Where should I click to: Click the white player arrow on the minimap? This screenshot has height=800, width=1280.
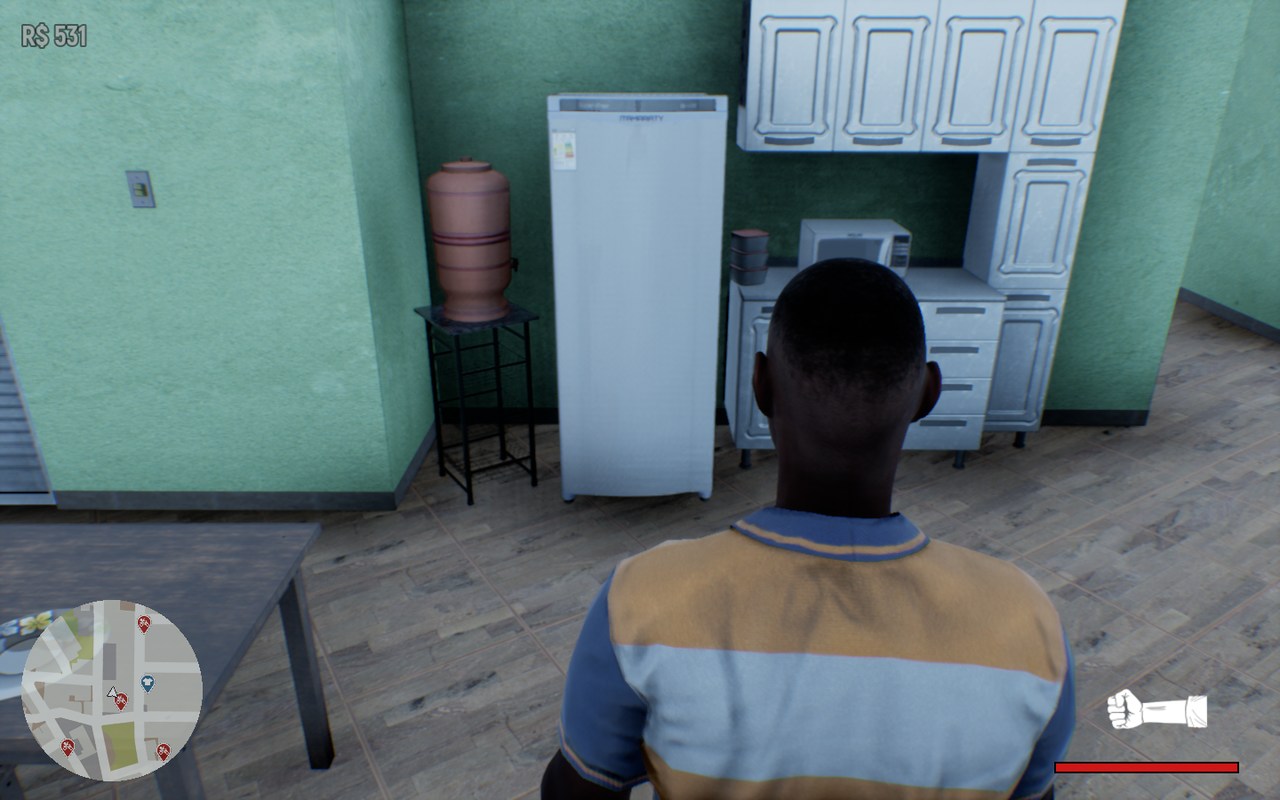click(x=112, y=691)
